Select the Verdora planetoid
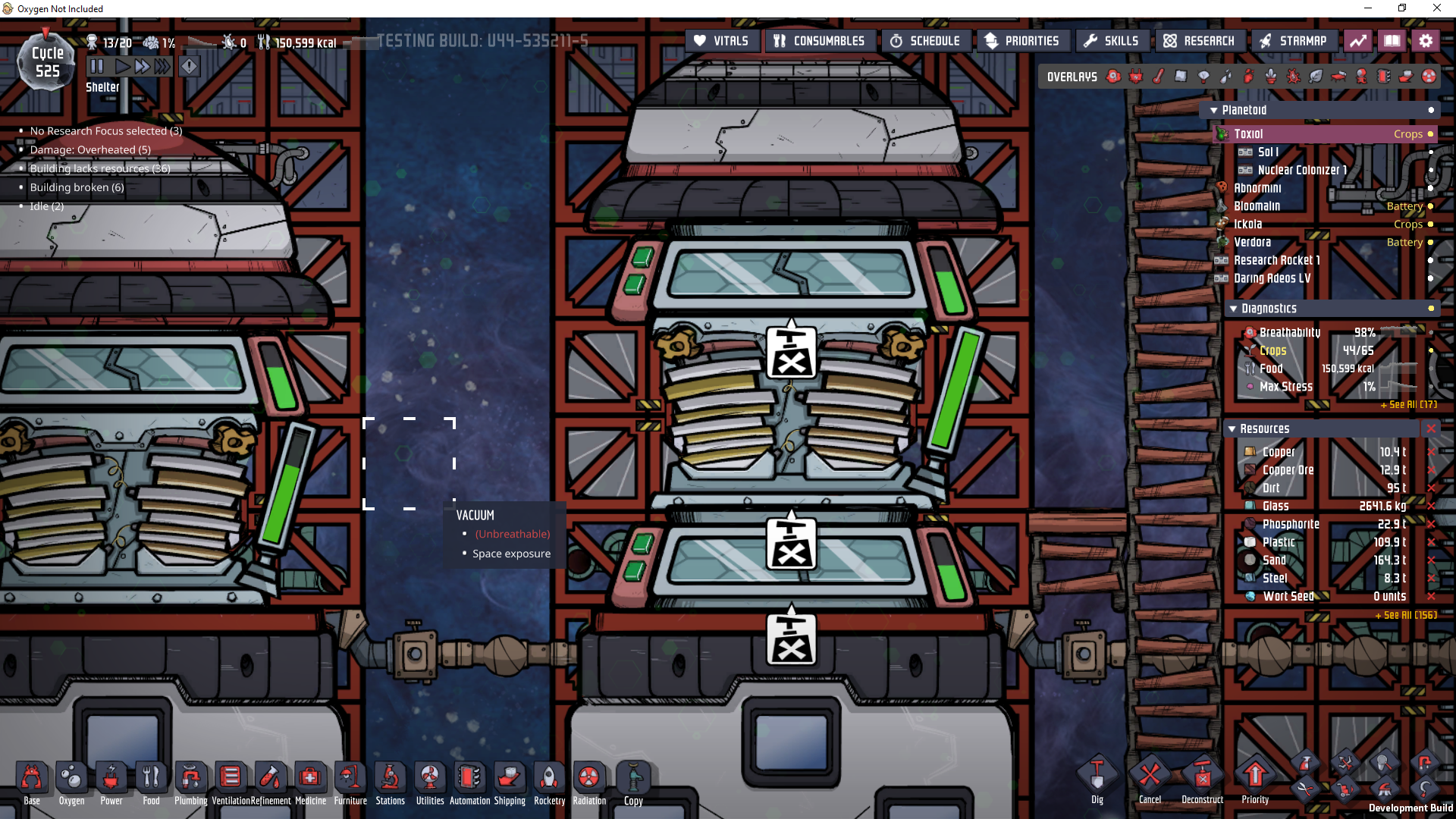The height and width of the screenshot is (819, 1456). [1252, 243]
